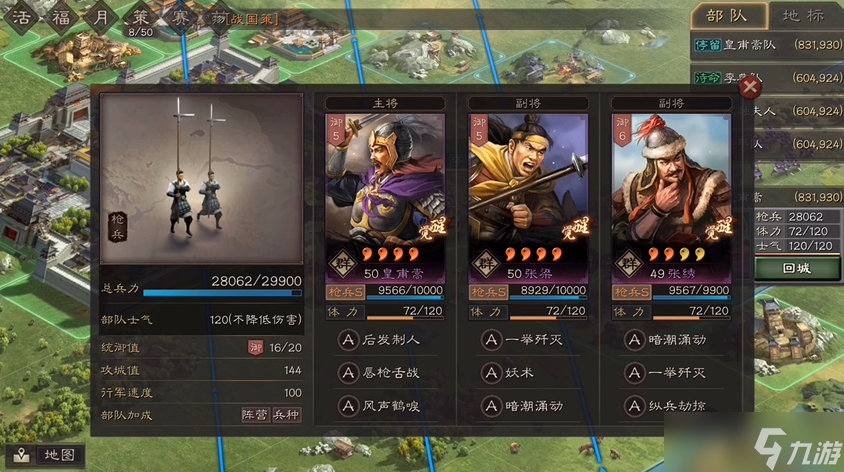This screenshot has height=472, width=844.
Task: Show the 阵营 faction bonus
Action: tap(256, 414)
